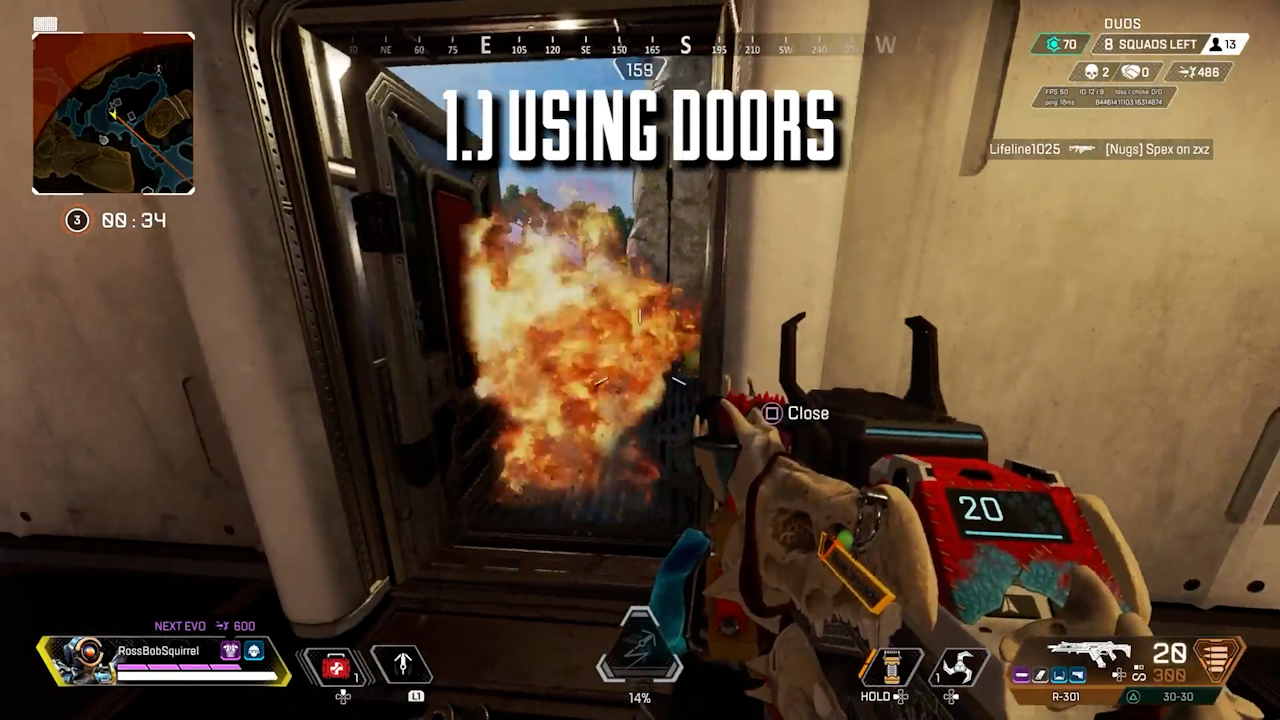Activate the tactical ability icon
1280x720 pixels.
coord(402,665)
